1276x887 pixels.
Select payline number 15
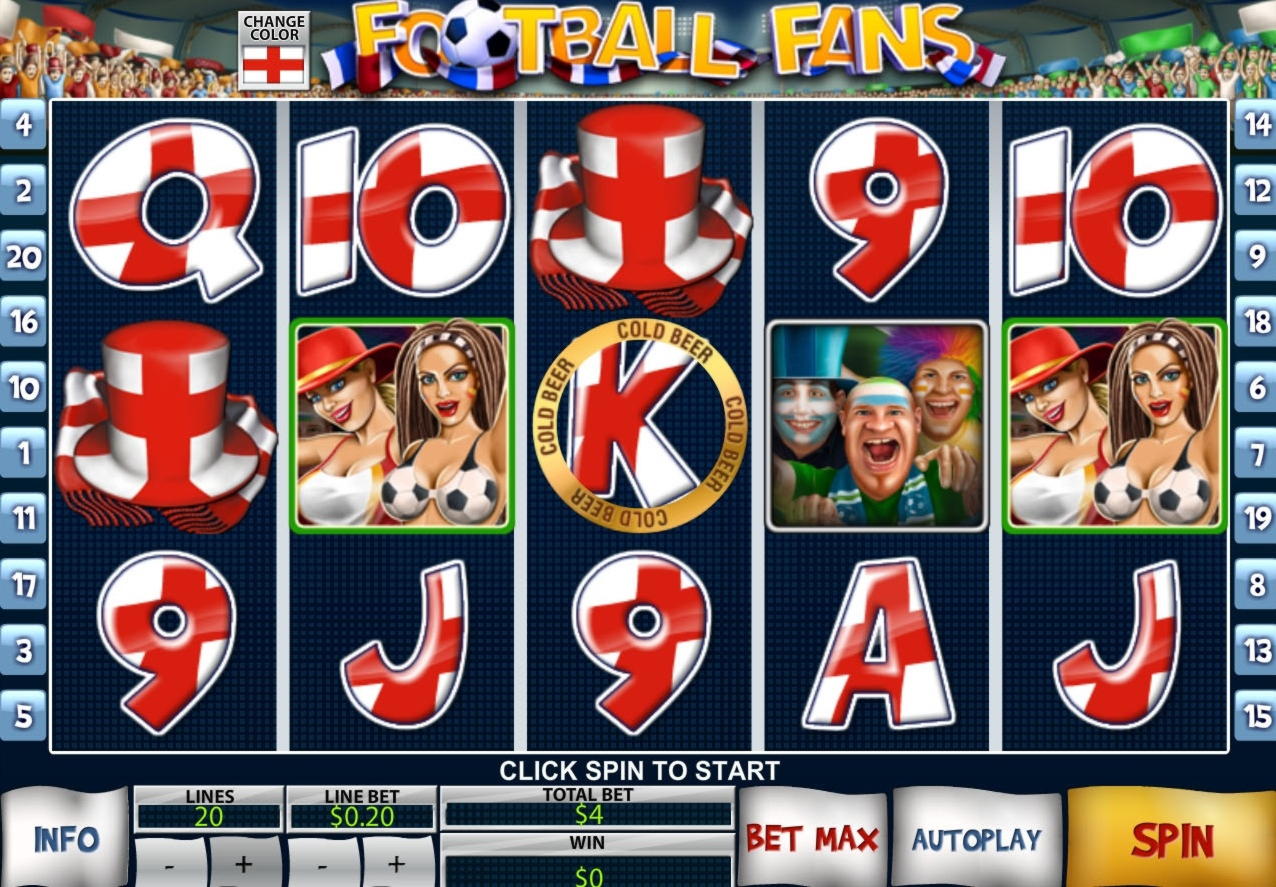pyautogui.click(x=1255, y=716)
